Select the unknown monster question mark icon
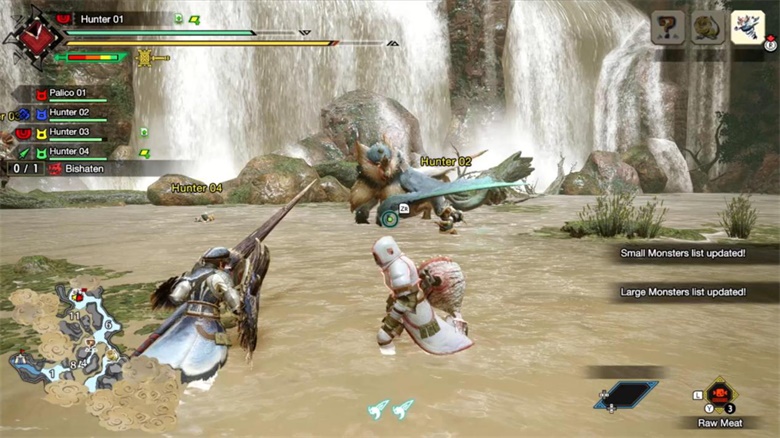The height and width of the screenshot is (438, 780). point(668,27)
